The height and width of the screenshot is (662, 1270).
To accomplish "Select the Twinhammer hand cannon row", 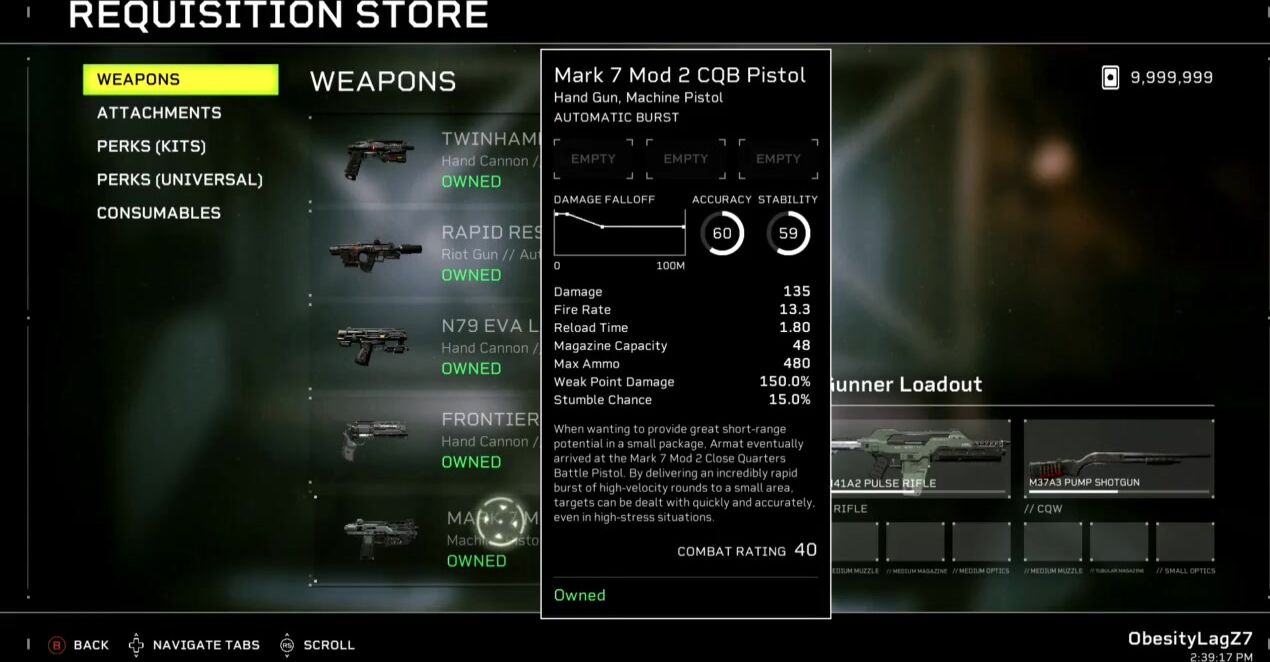I will click(x=430, y=160).
